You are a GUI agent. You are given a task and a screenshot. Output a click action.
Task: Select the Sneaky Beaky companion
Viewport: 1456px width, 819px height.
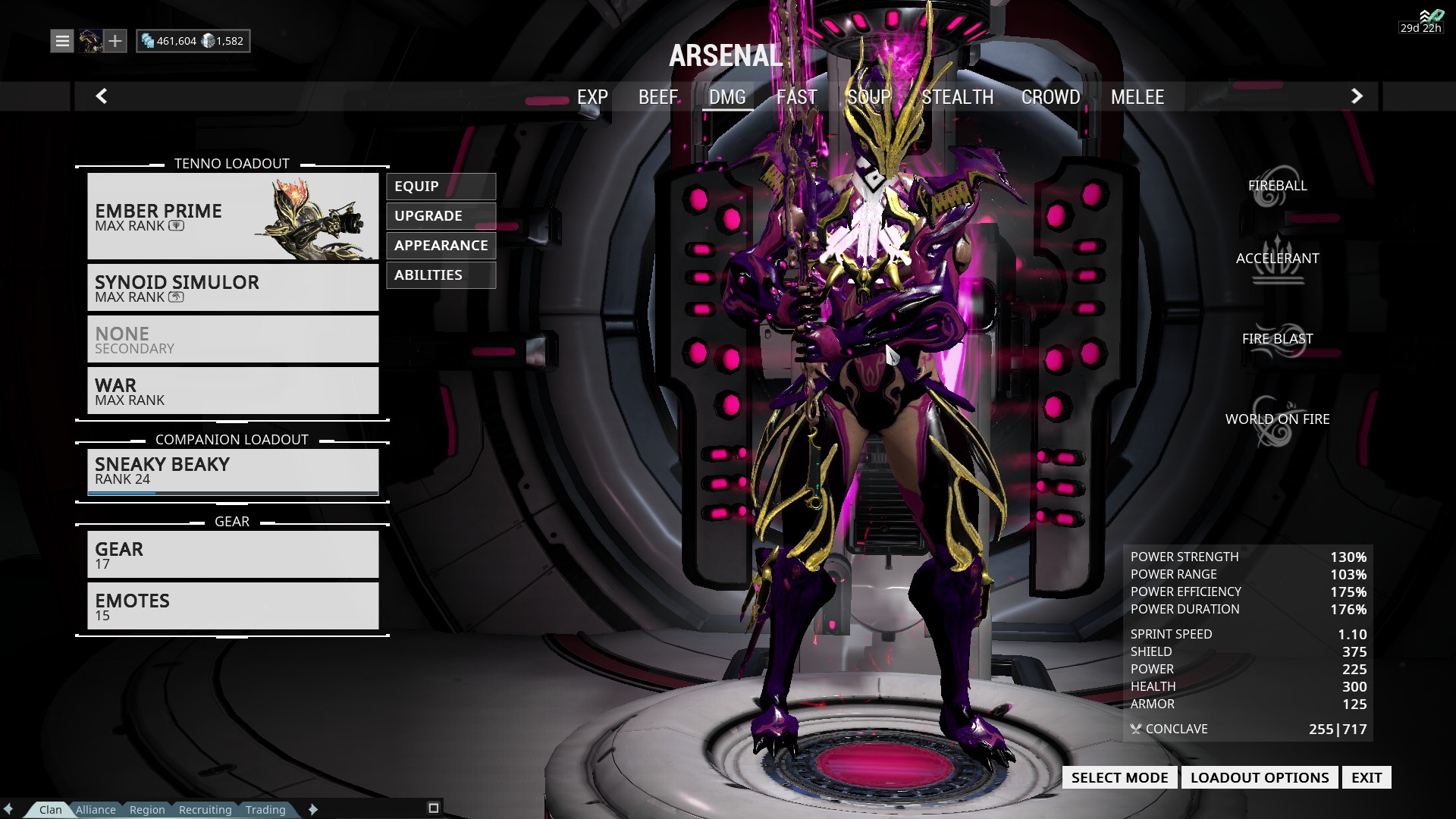coord(232,471)
